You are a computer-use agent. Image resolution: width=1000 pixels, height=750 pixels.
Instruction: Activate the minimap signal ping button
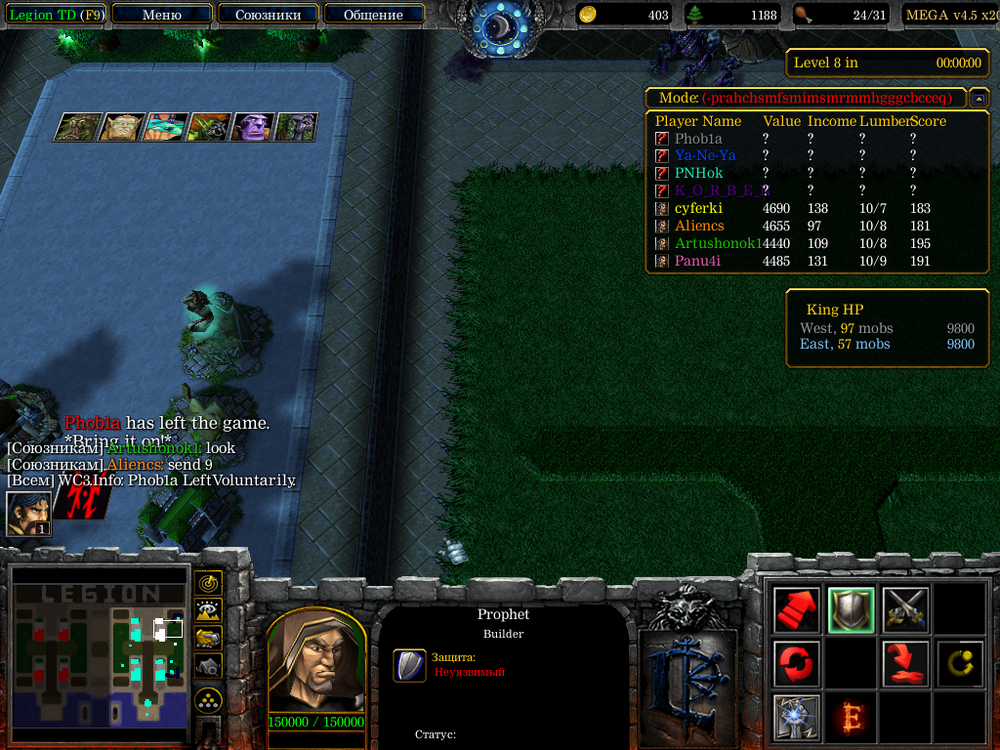click(x=208, y=583)
